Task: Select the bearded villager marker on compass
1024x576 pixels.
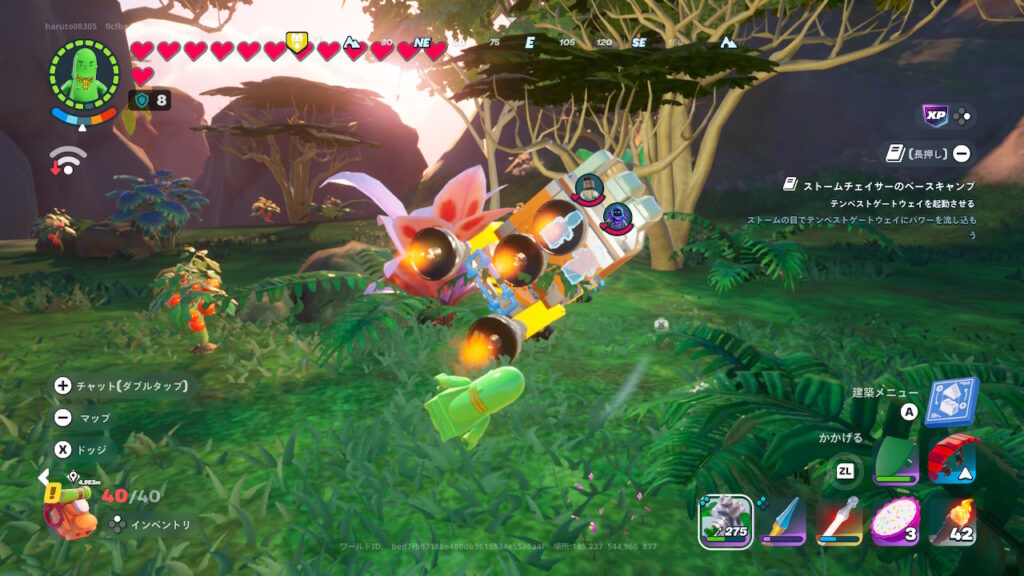Action: click(588, 185)
